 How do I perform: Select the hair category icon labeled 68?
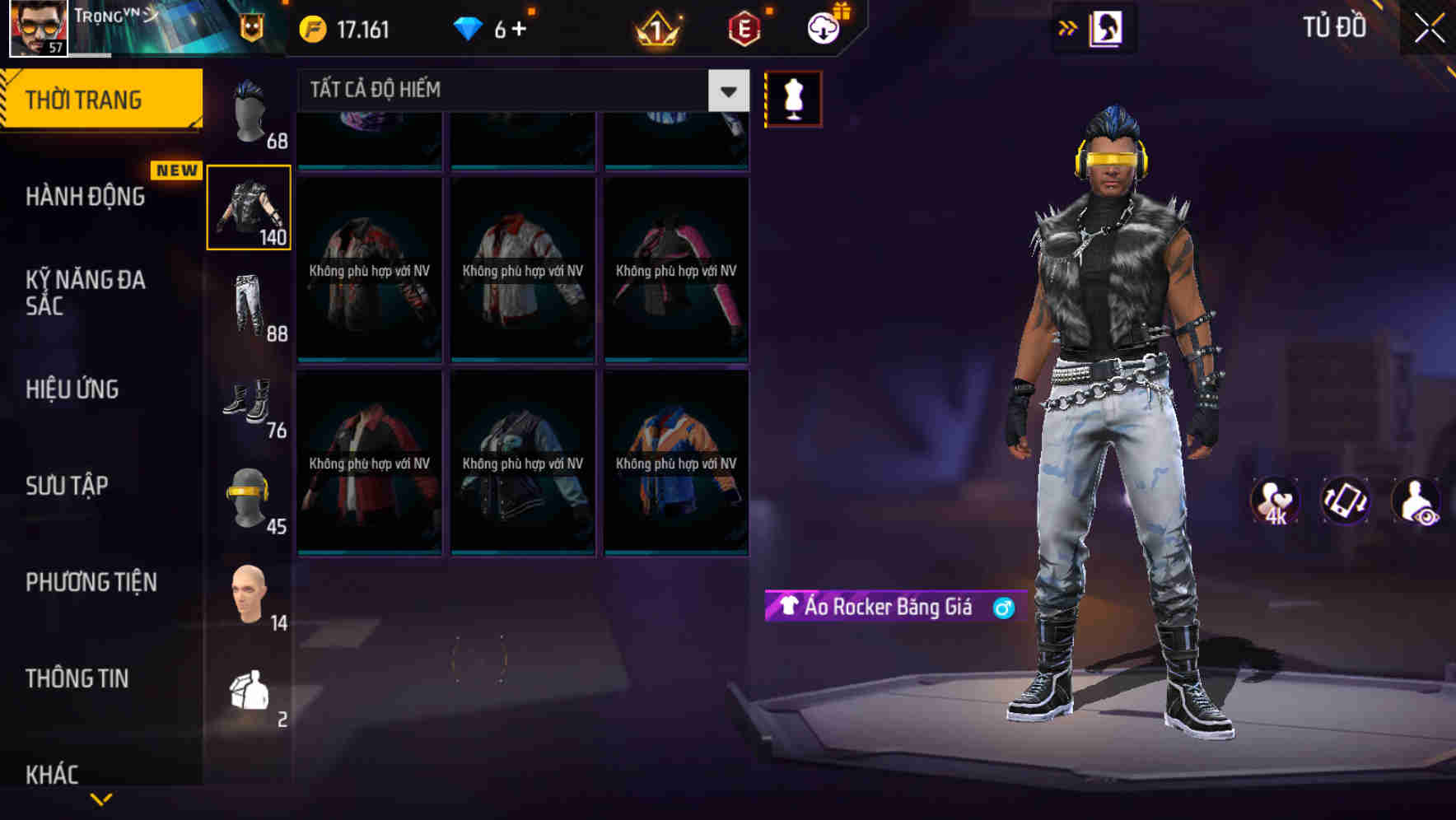(250, 111)
